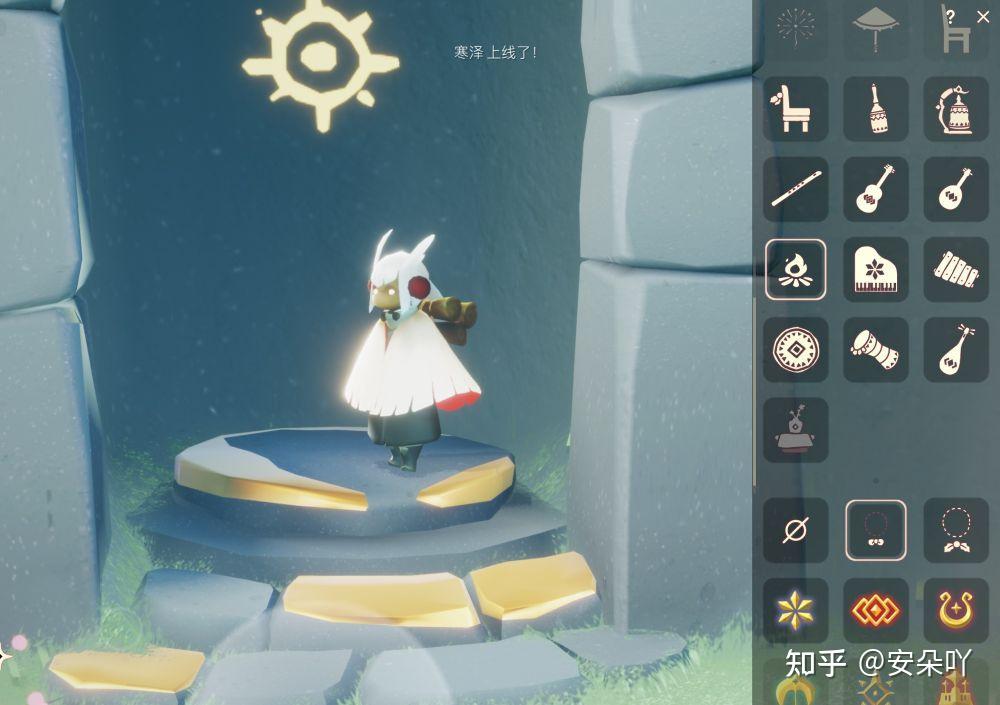This screenshot has height=705, width=1000.
Task: Equip the grand piano instrument
Action: tap(876, 269)
